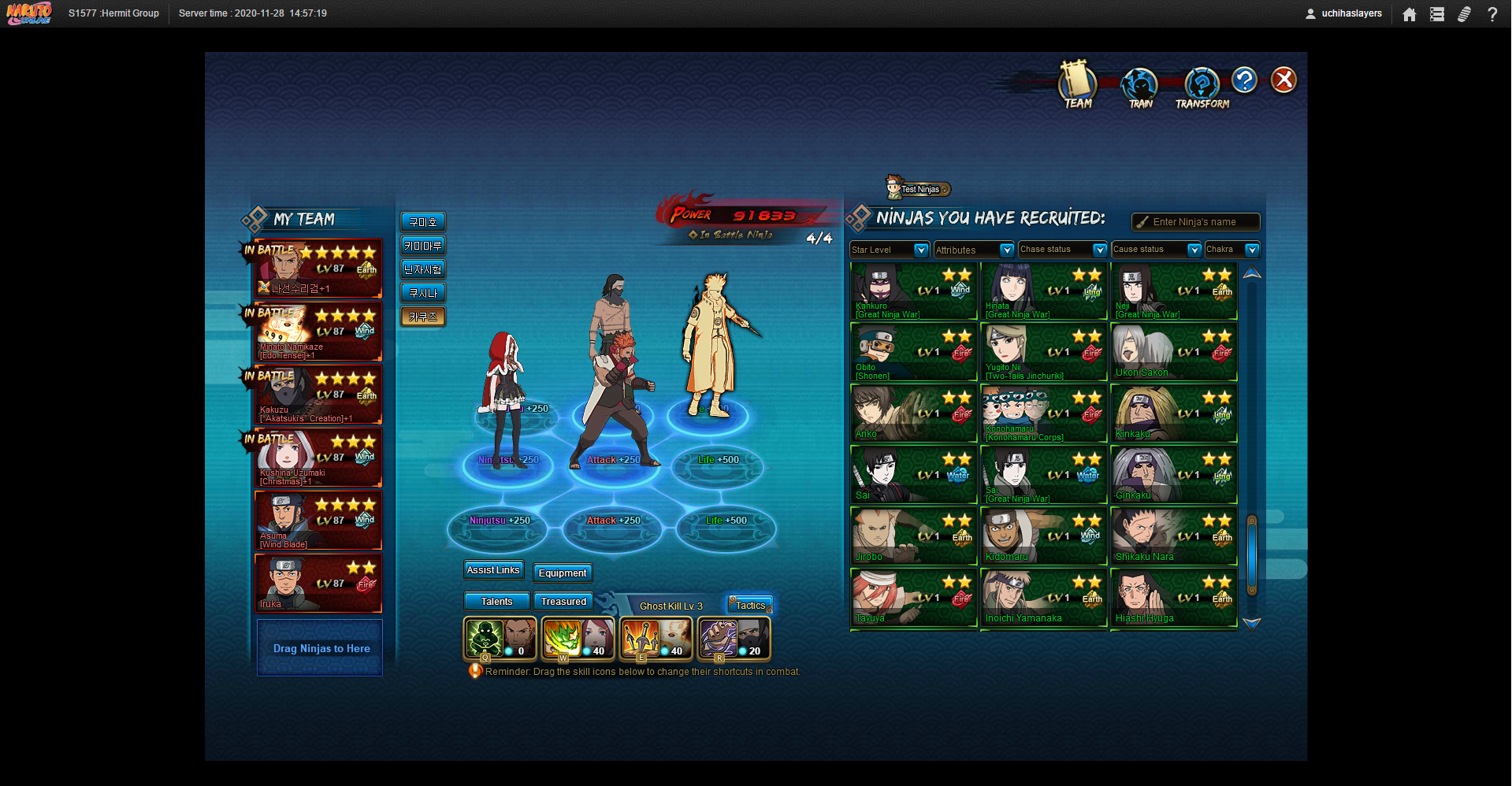
Task: Open the Team tab
Action: [x=1077, y=85]
